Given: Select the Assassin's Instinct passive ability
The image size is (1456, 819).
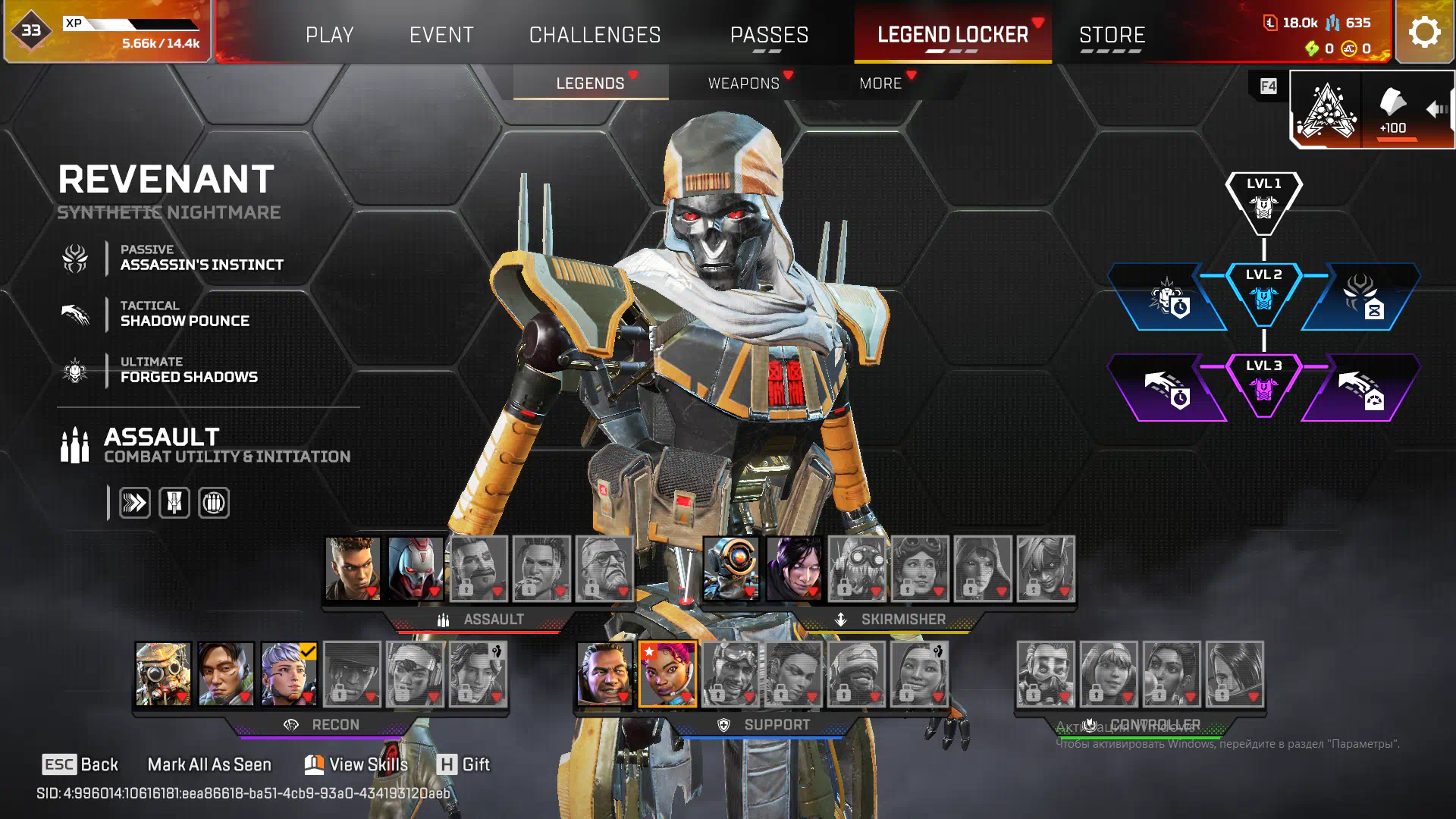Looking at the screenshot, I should click(201, 258).
